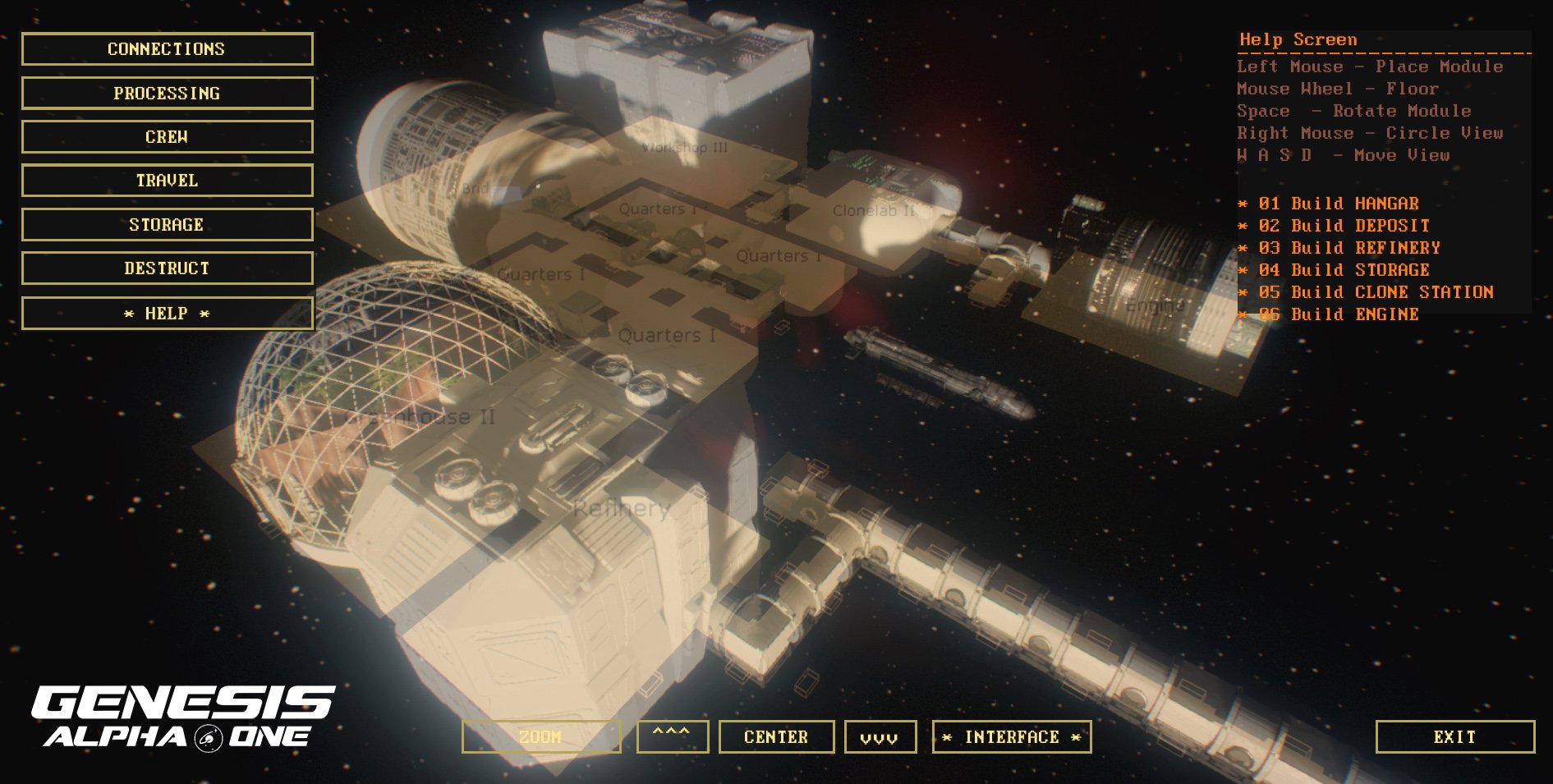Select 05 Build CLONE STATION
This screenshot has height=784, width=1553.
point(1366,291)
